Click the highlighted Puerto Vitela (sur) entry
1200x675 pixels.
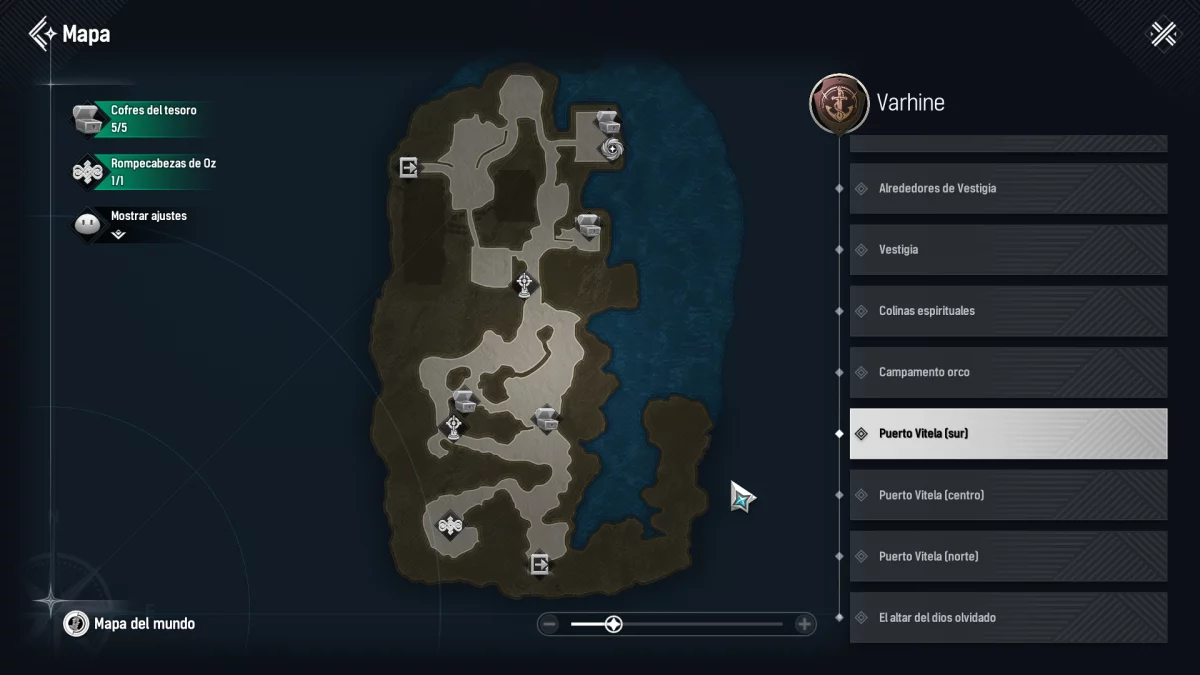(x=1008, y=434)
